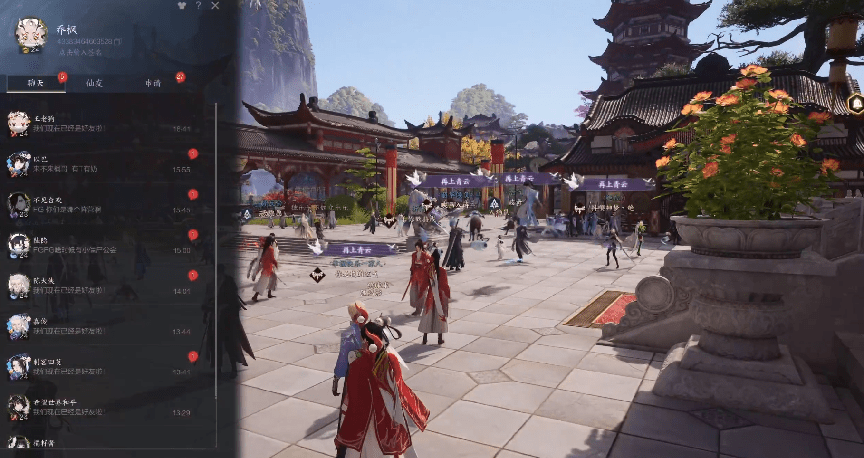Click the hexagonal bell notification icon
The image size is (864, 458).
(855, 103)
